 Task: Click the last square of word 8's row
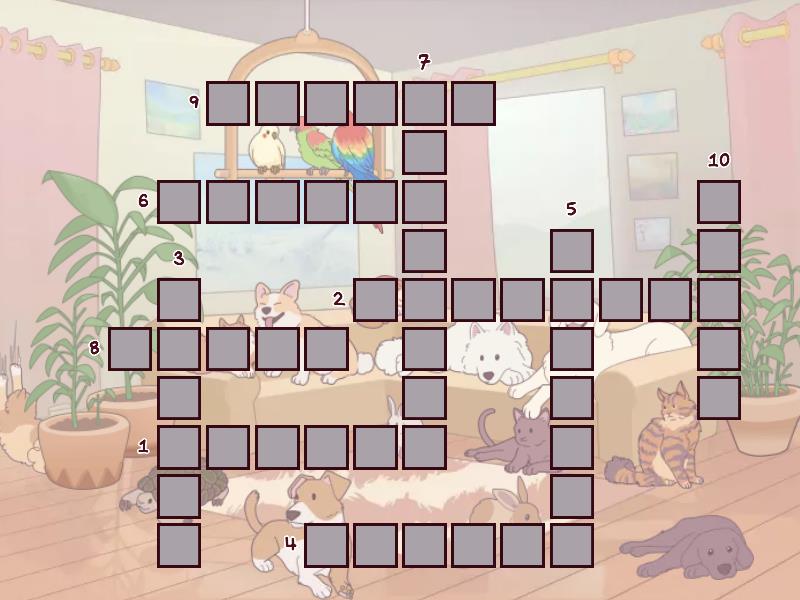pyautogui.click(x=326, y=348)
